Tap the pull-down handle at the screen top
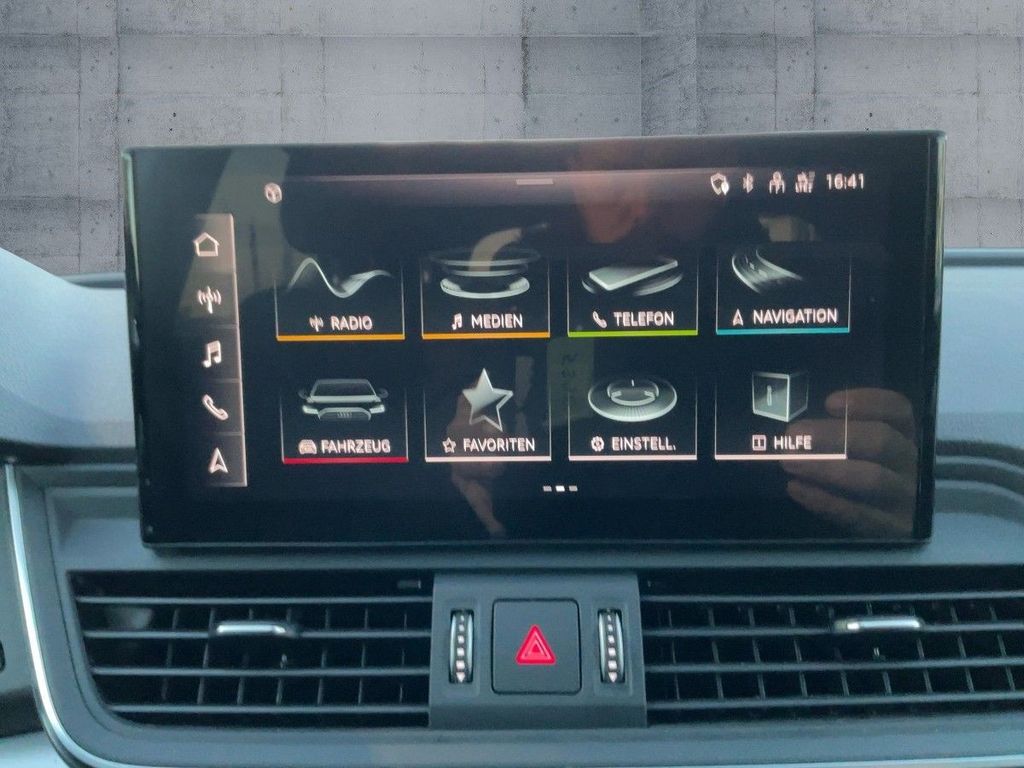Image resolution: width=1024 pixels, height=768 pixels. point(535,182)
